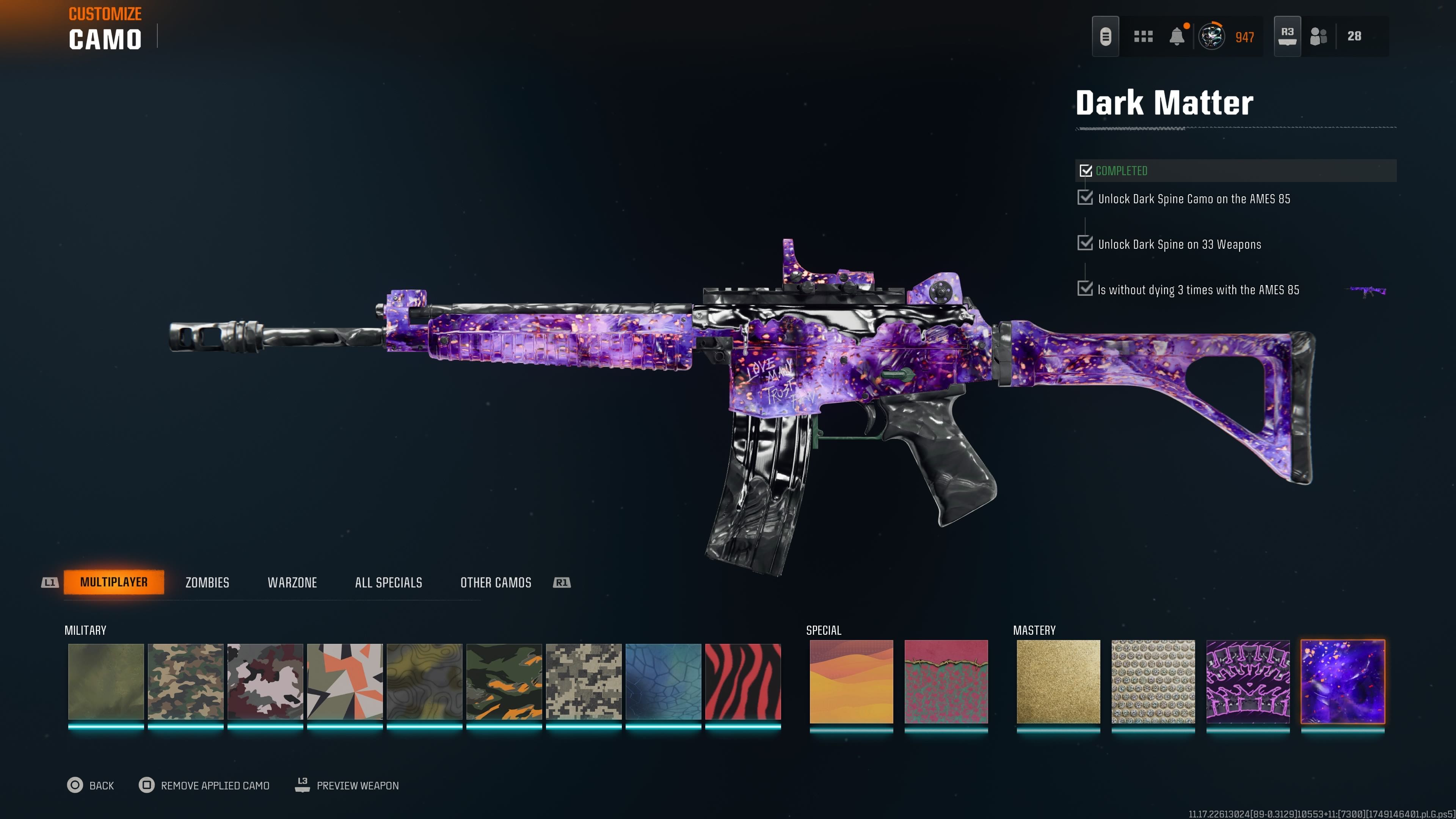Select the blue cracked scale camo
1456x819 pixels.
pyautogui.click(x=663, y=682)
